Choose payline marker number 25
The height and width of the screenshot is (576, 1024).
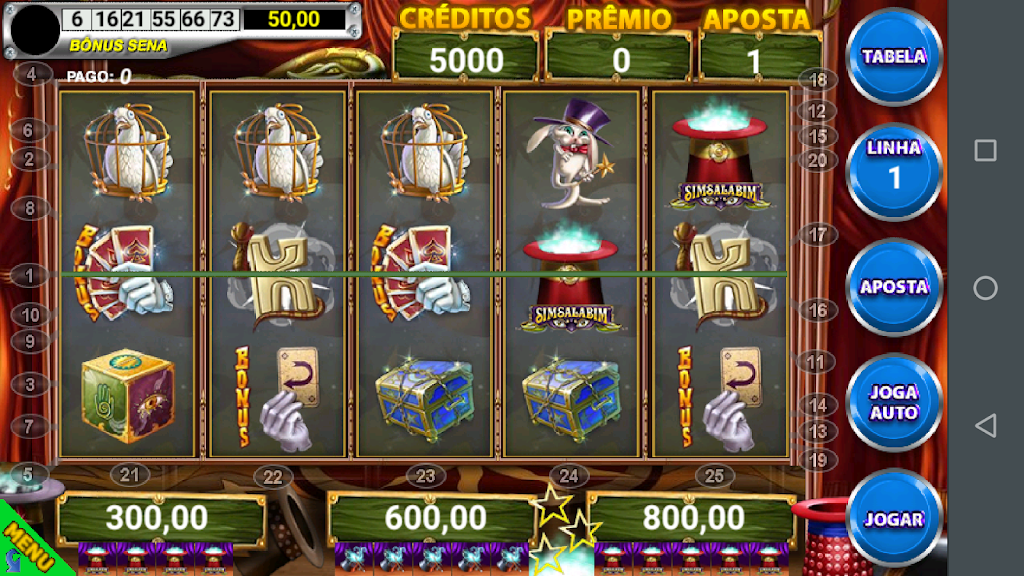point(713,476)
